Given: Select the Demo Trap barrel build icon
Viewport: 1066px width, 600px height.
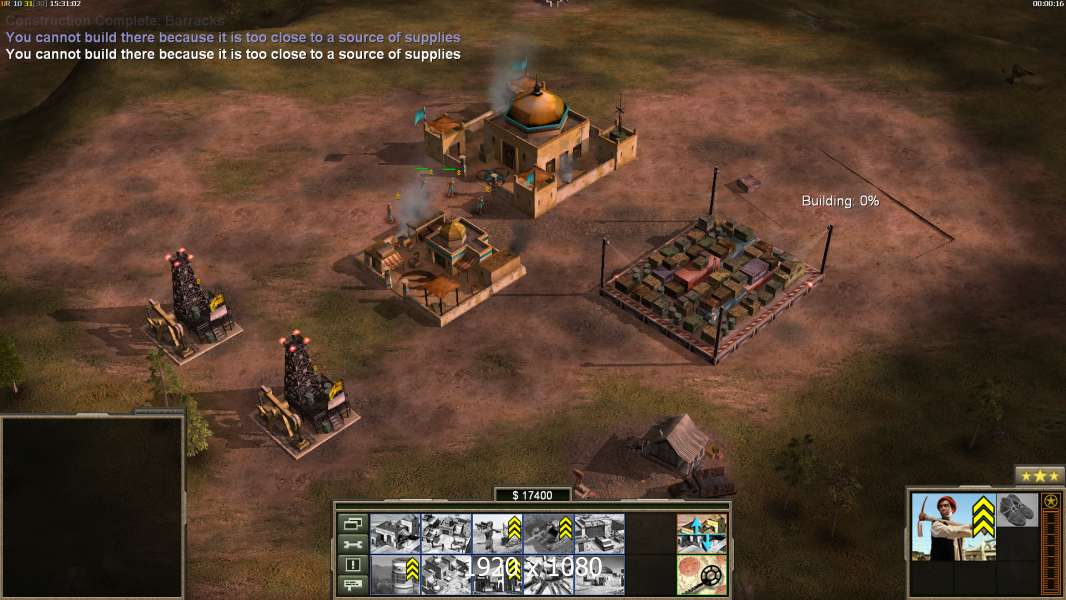Looking at the screenshot, I should (395, 574).
